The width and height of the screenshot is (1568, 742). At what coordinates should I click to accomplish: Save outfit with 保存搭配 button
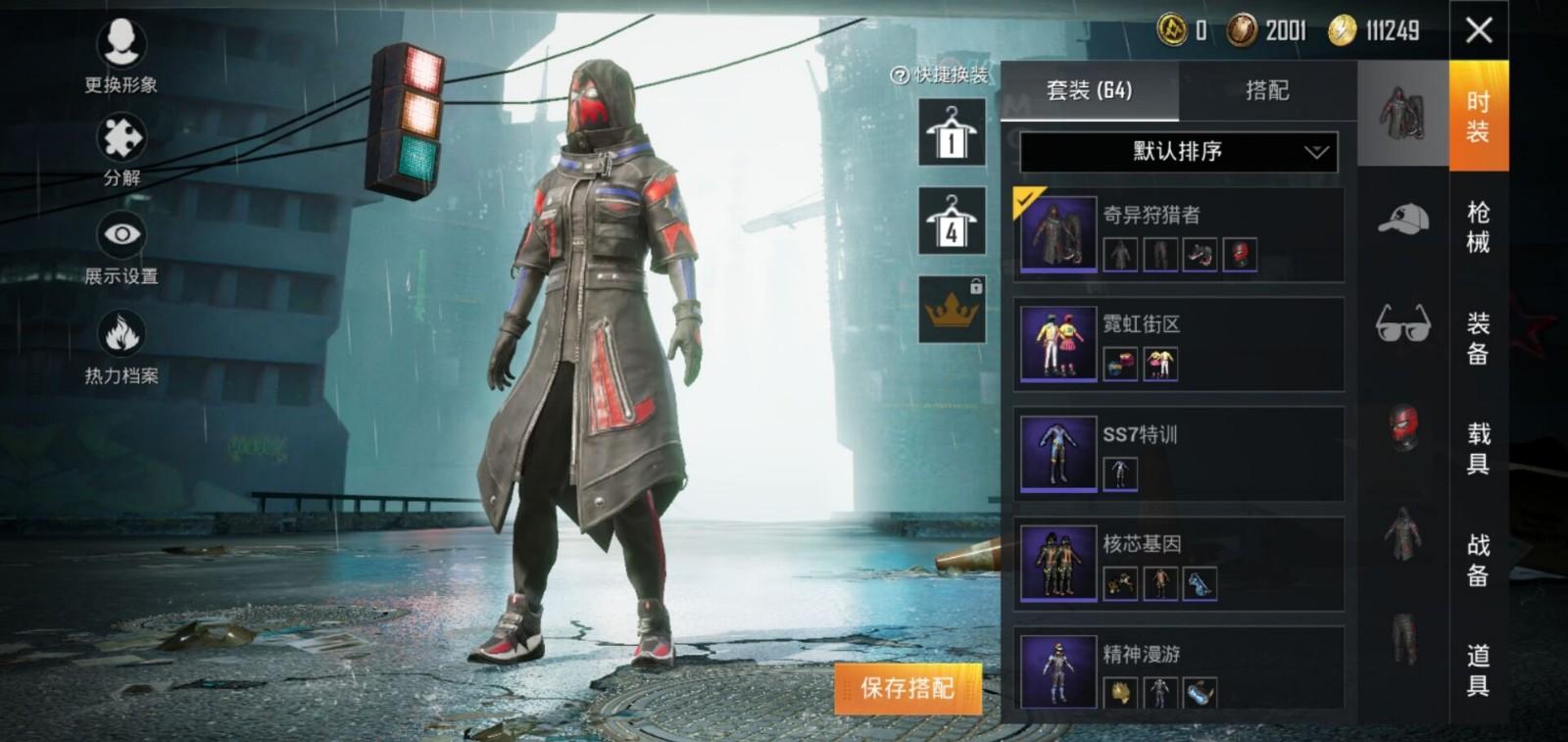tap(906, 688)
